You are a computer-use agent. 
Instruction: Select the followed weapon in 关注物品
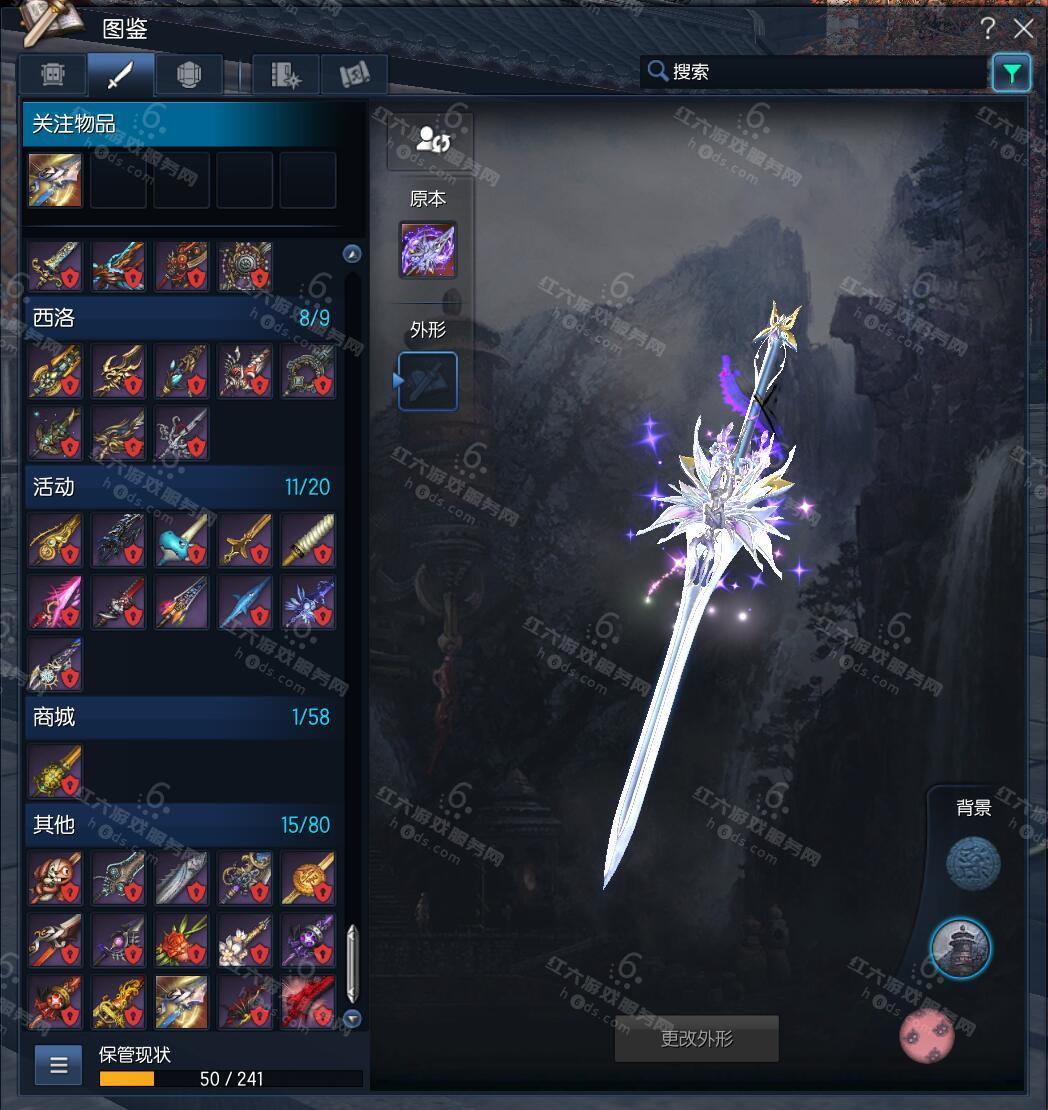[56, 180]
